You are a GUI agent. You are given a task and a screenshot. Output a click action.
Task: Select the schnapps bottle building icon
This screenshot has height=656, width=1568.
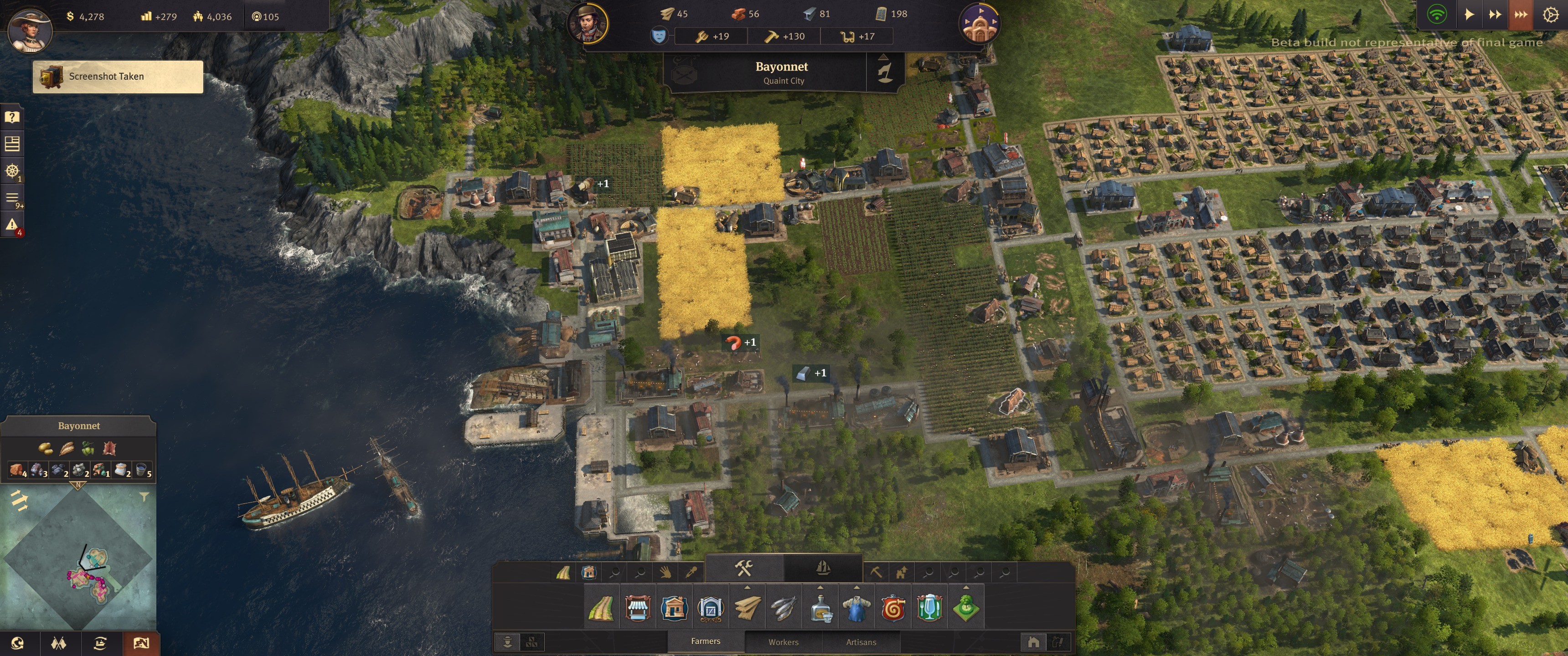[820, 608]
